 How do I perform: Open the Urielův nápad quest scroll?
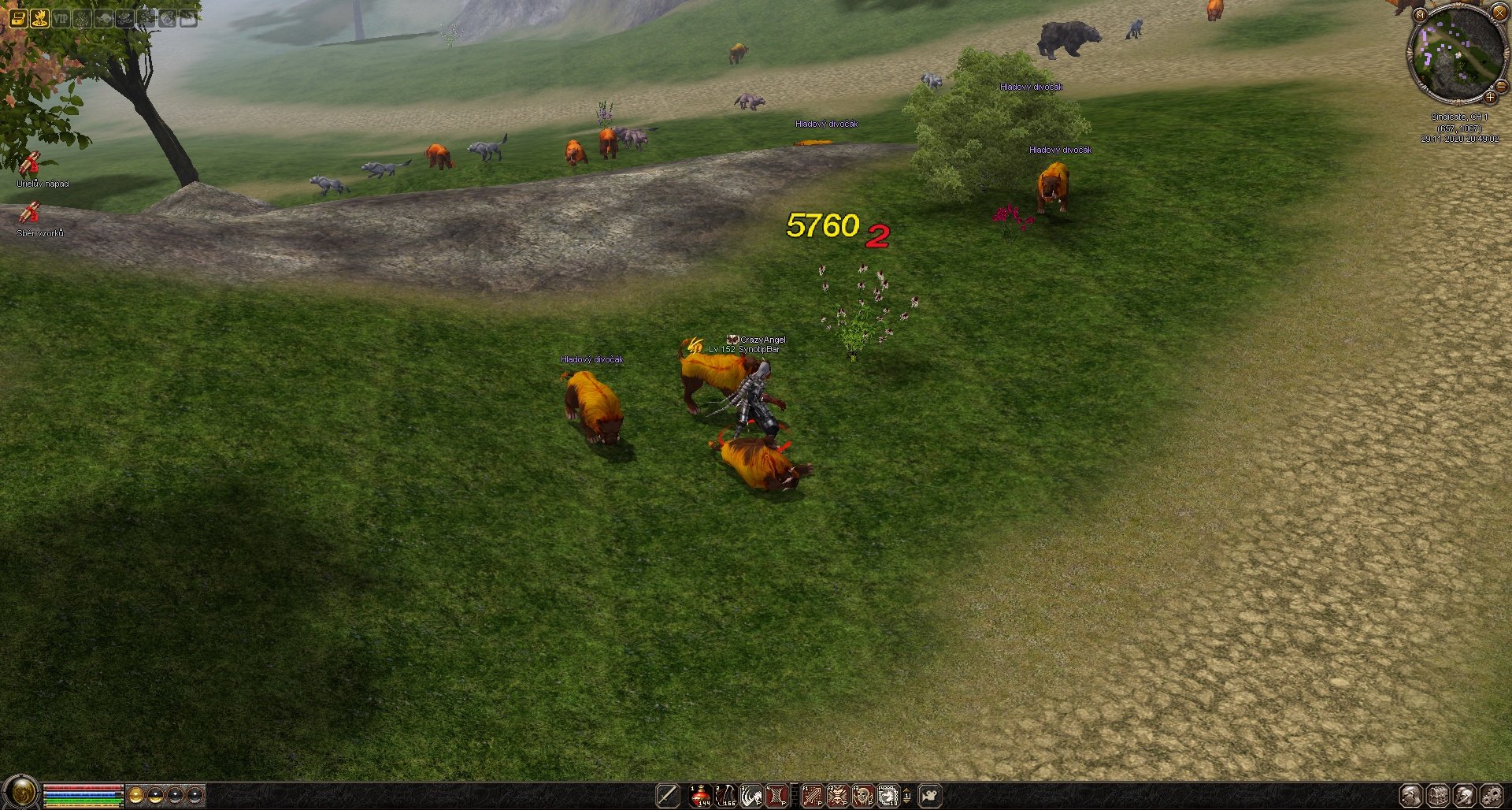click(30, 164)
